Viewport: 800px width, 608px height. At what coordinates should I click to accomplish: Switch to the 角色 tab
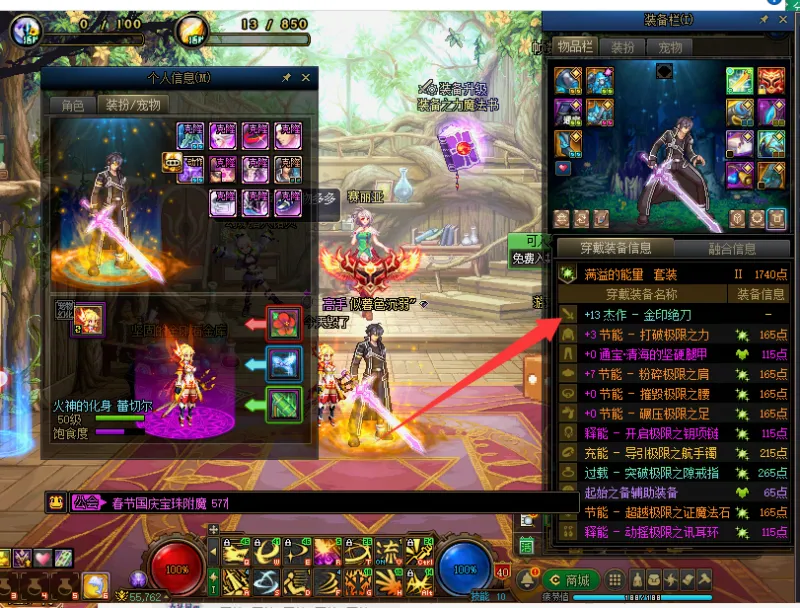coord(73,104)
